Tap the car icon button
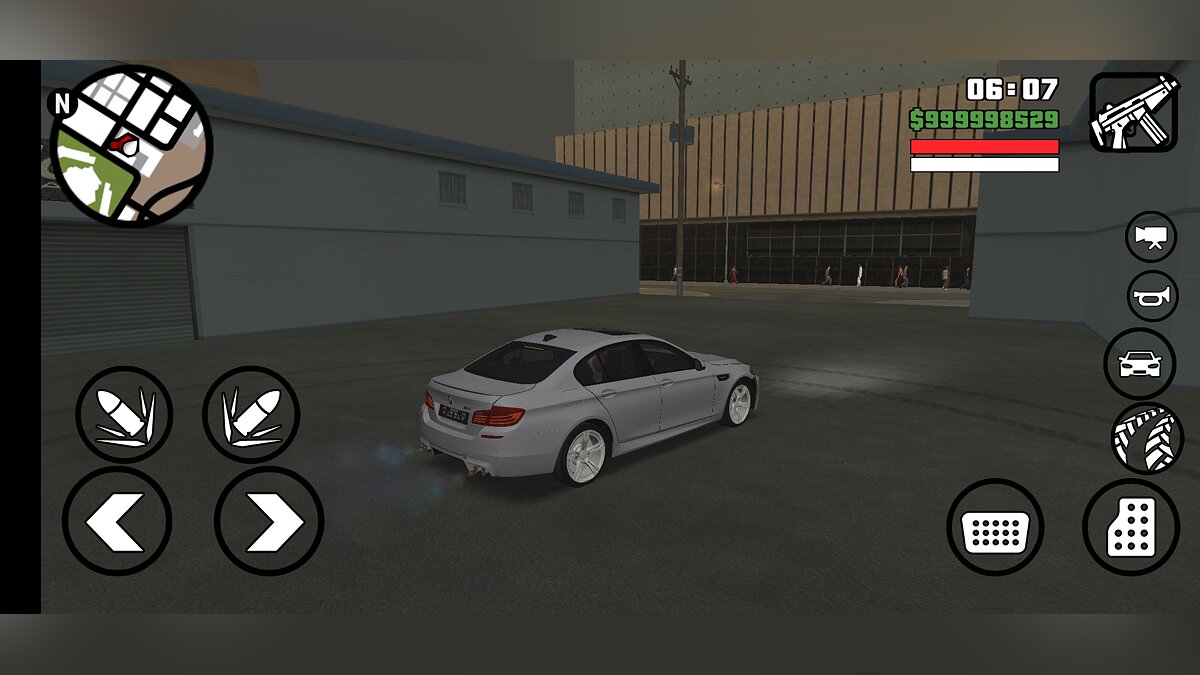Image resolution: width=1200 pixels, height=675 pixels. pyautogui.click(x=1140, y=364)
